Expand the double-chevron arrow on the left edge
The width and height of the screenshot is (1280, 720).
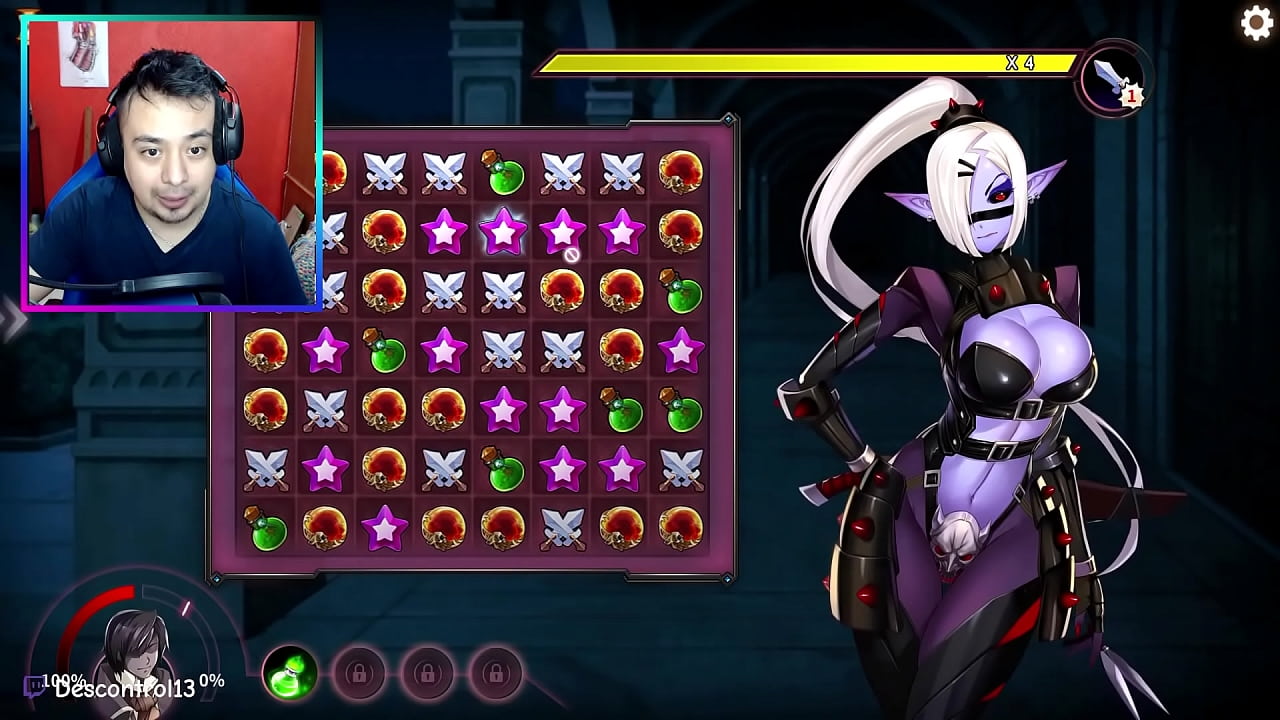tap(12, 319)
